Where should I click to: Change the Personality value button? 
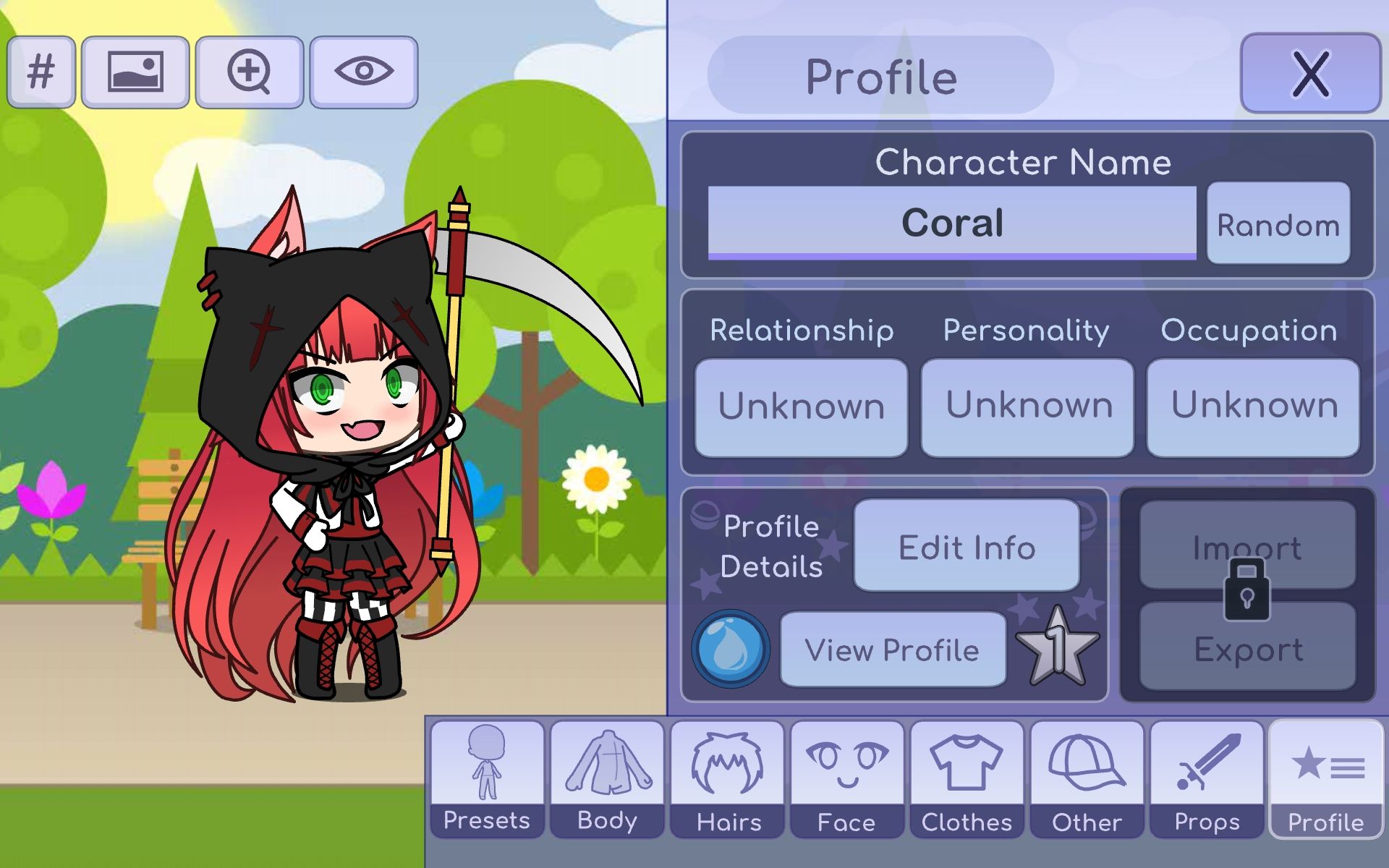1027,407
